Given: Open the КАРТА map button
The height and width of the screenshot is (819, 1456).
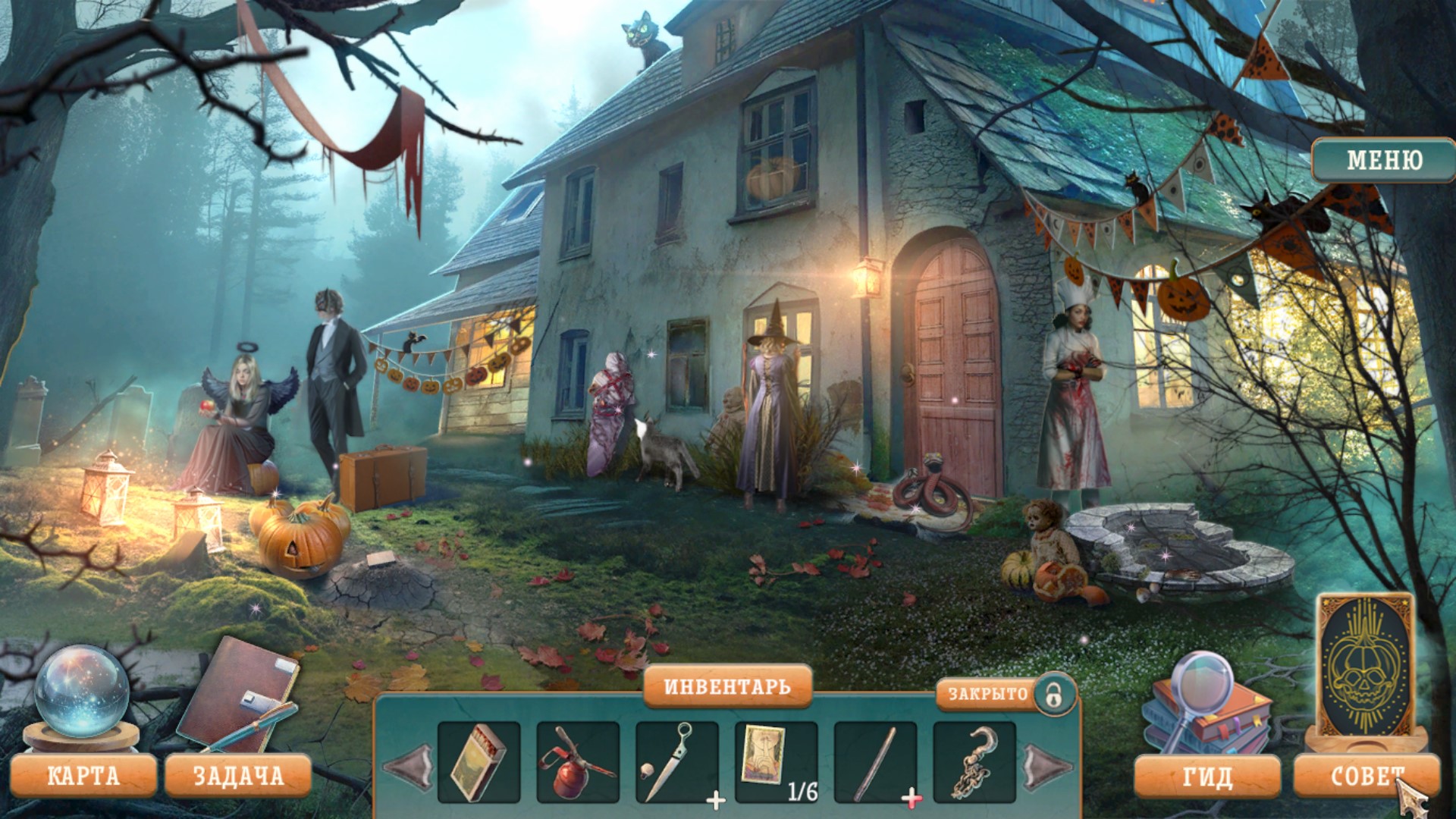Looking at the screenshot, I should tap(83, 776).
